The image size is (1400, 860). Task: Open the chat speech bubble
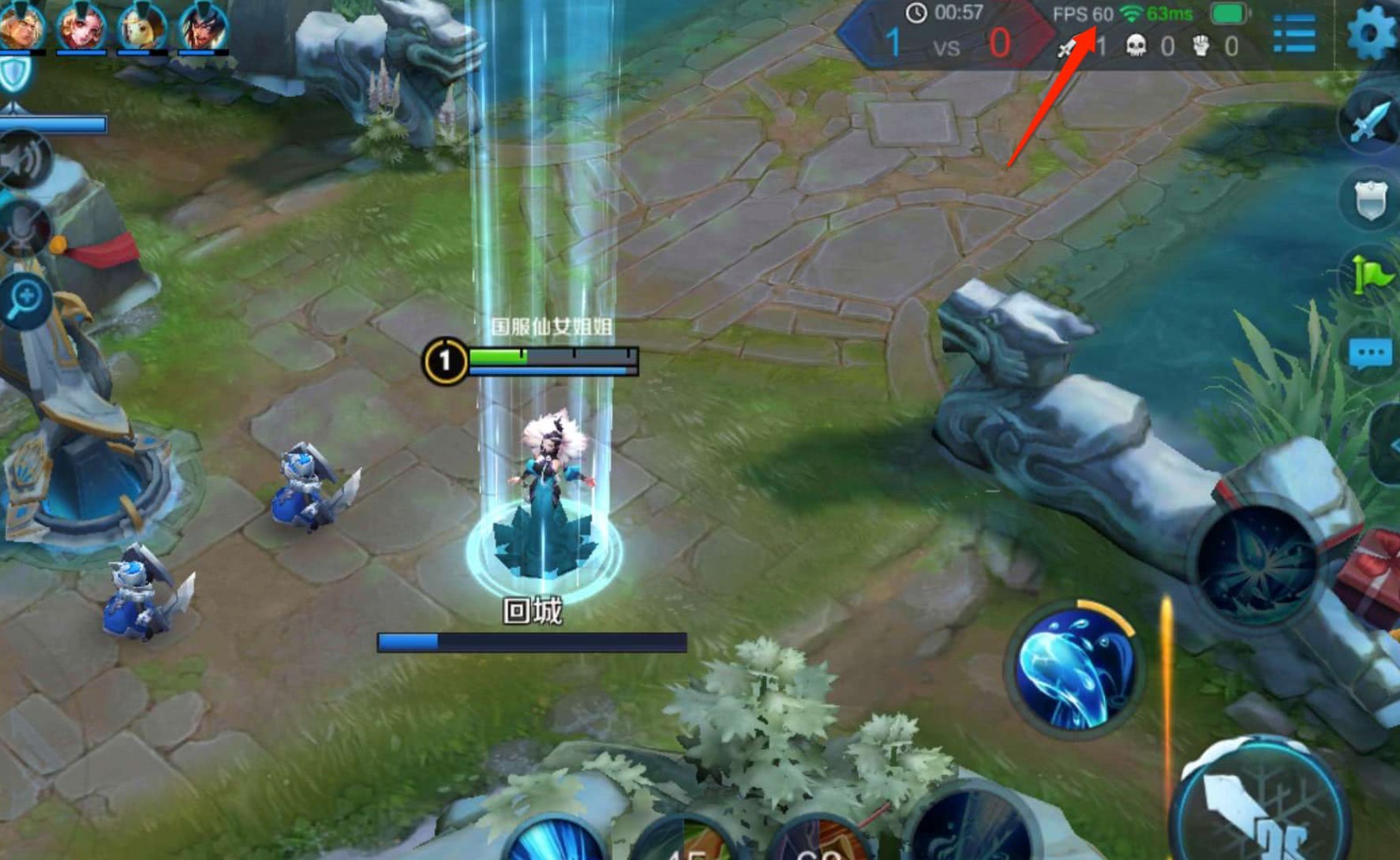click(x=1372, y=353)
